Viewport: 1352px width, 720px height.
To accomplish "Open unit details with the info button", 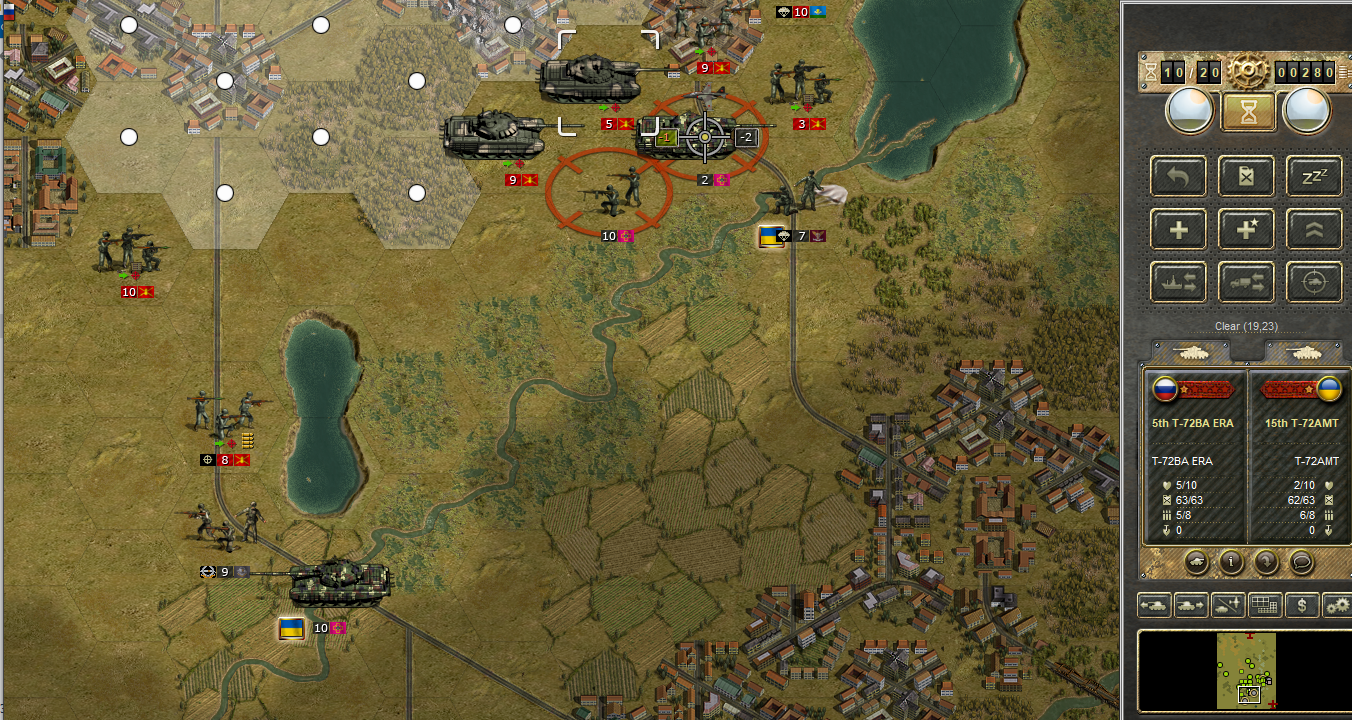I will point(1230,562).
